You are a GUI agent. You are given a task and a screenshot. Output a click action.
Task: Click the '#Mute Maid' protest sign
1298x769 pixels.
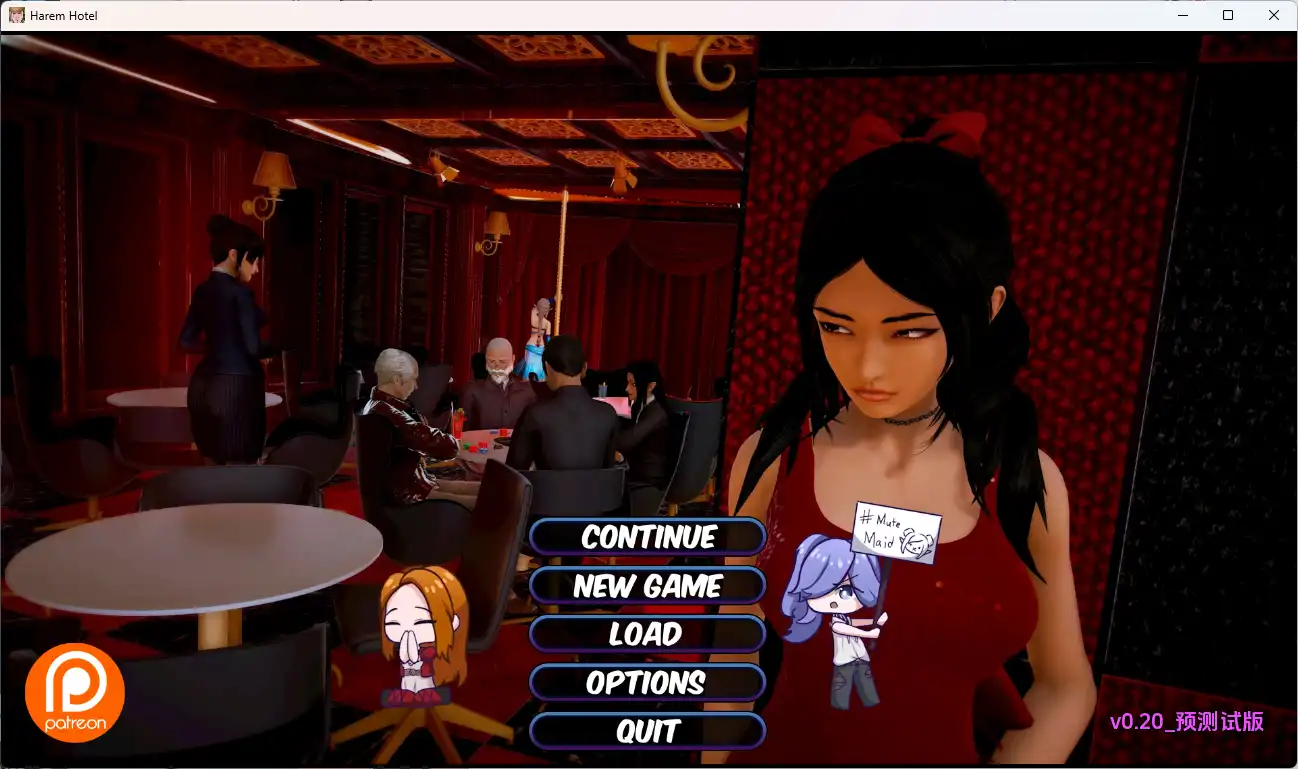coord(897,529)
